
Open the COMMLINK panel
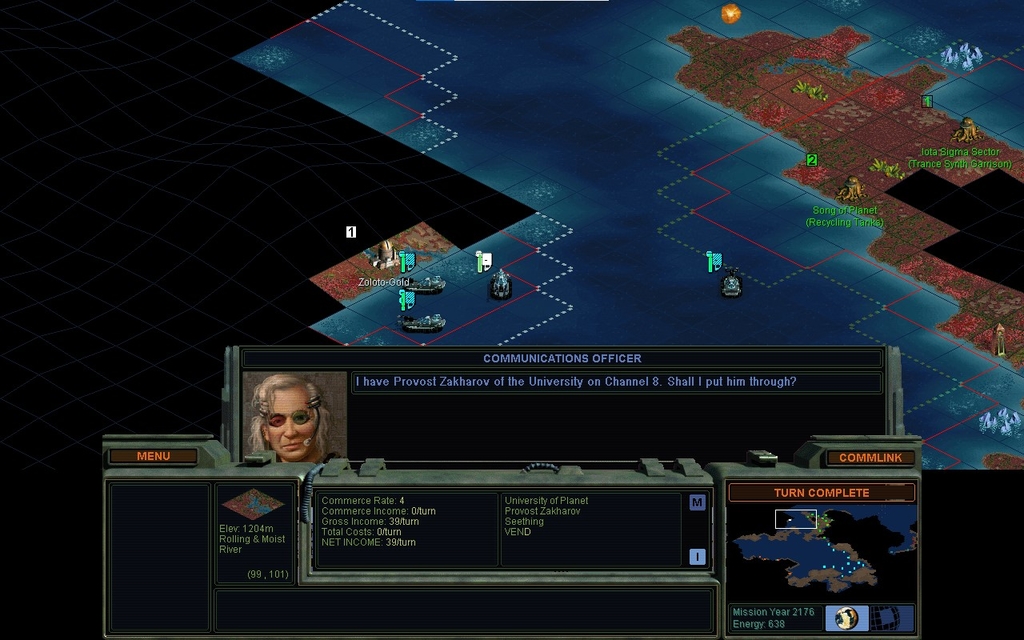[x=870, y=458]
